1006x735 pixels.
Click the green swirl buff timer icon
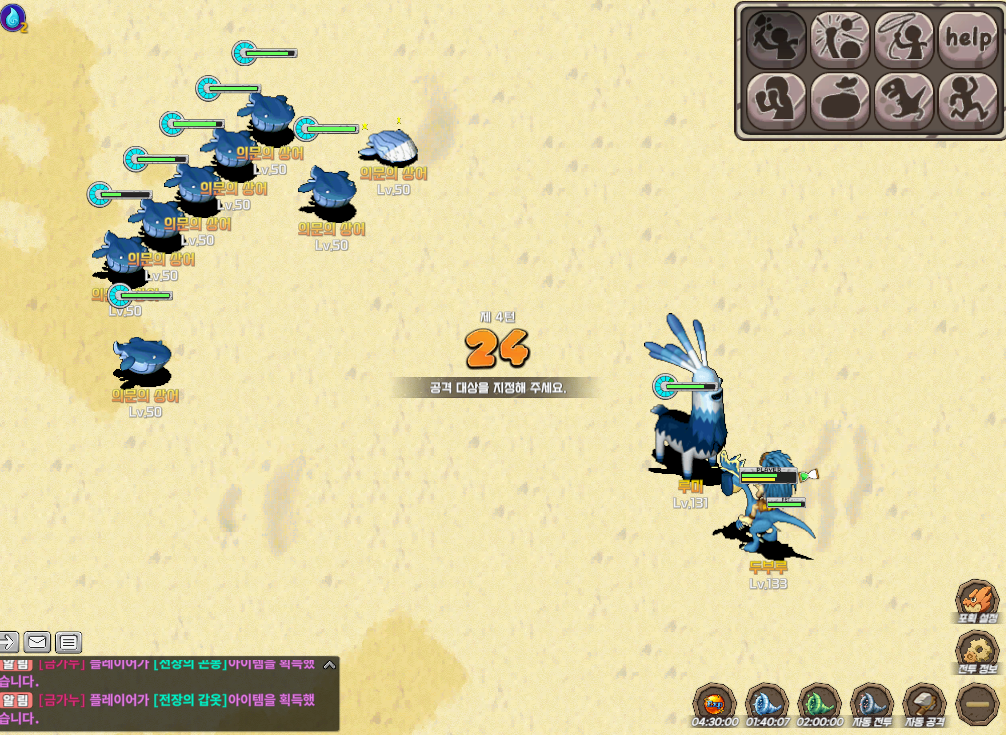[x=819, y=703]
